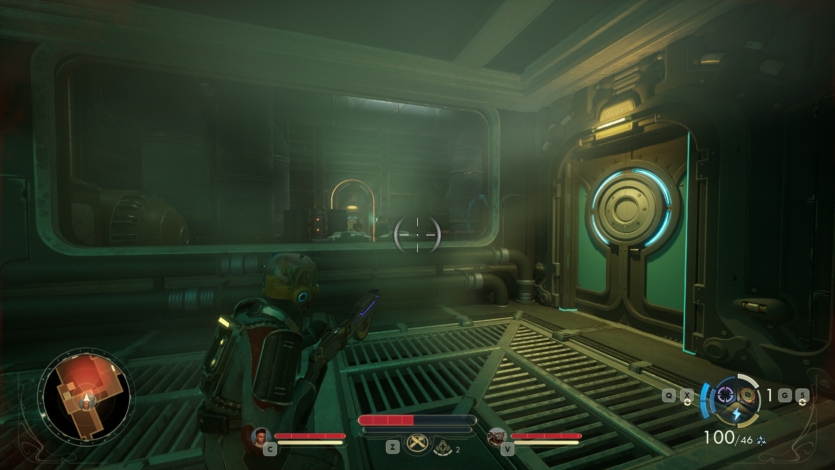835x470 pixels.
Task: Select the left companion portrait
Action: tap(261, 436)
